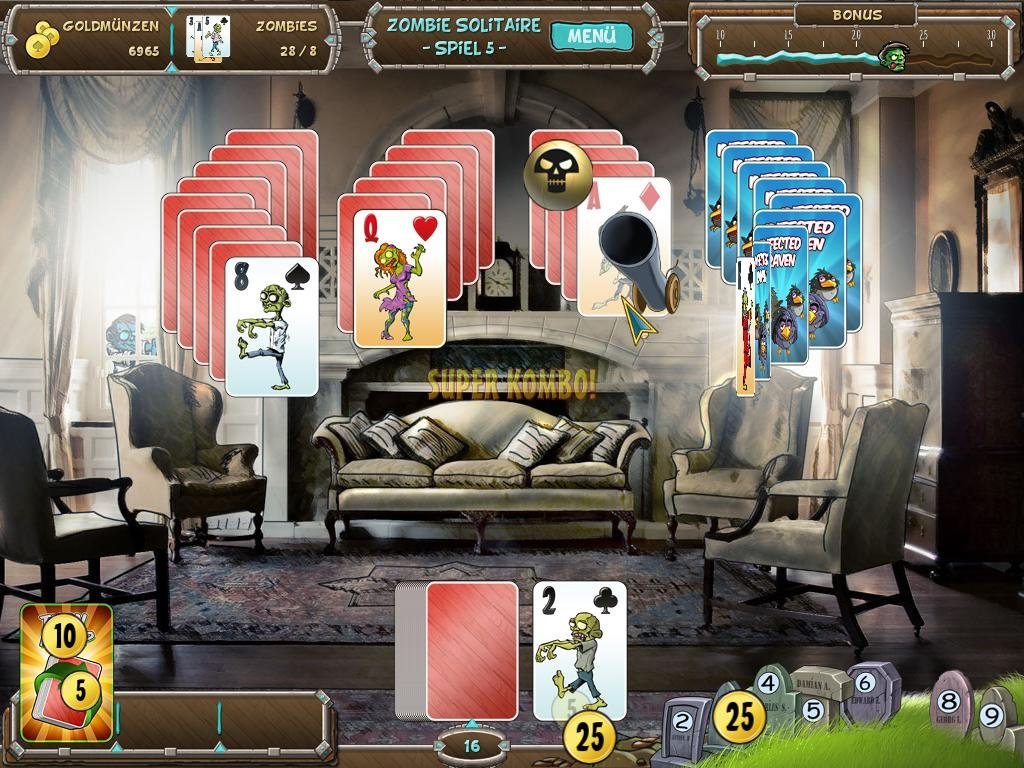Play the Queen of hearts card

point(399,278)
